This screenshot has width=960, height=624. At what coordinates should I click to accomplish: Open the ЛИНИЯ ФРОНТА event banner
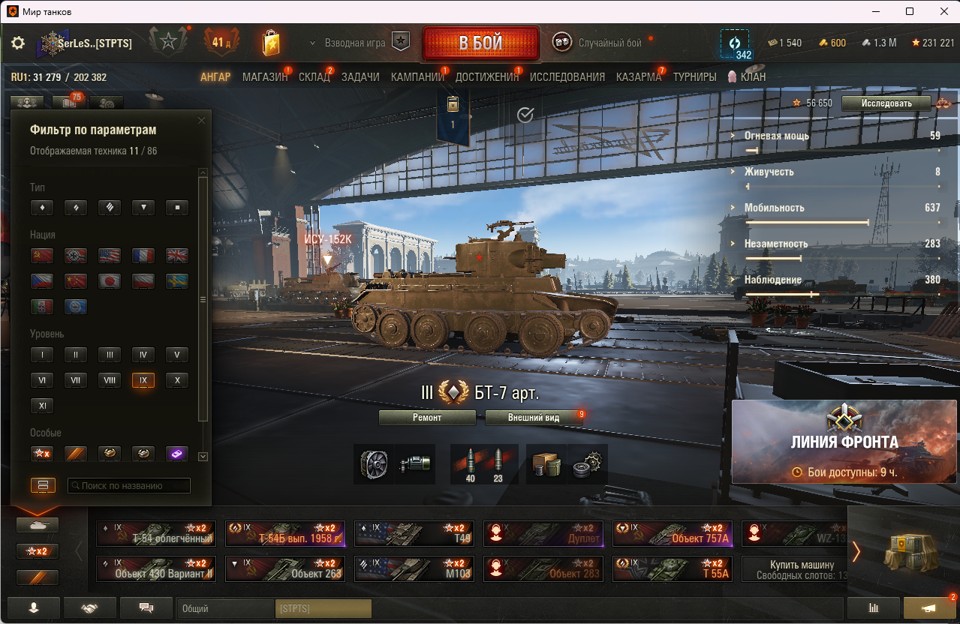point(843,441)
